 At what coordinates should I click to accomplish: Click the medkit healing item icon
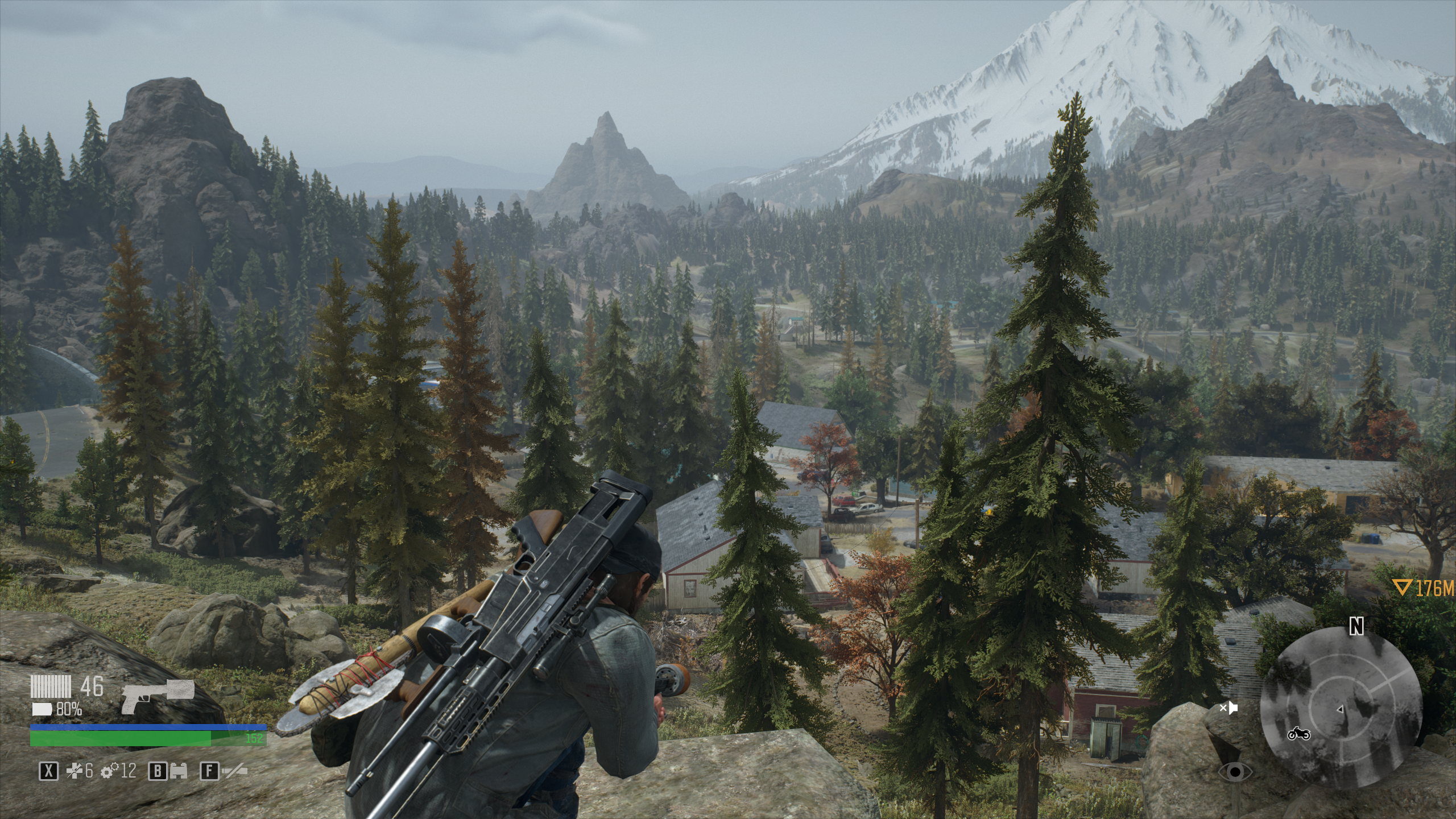75,771
